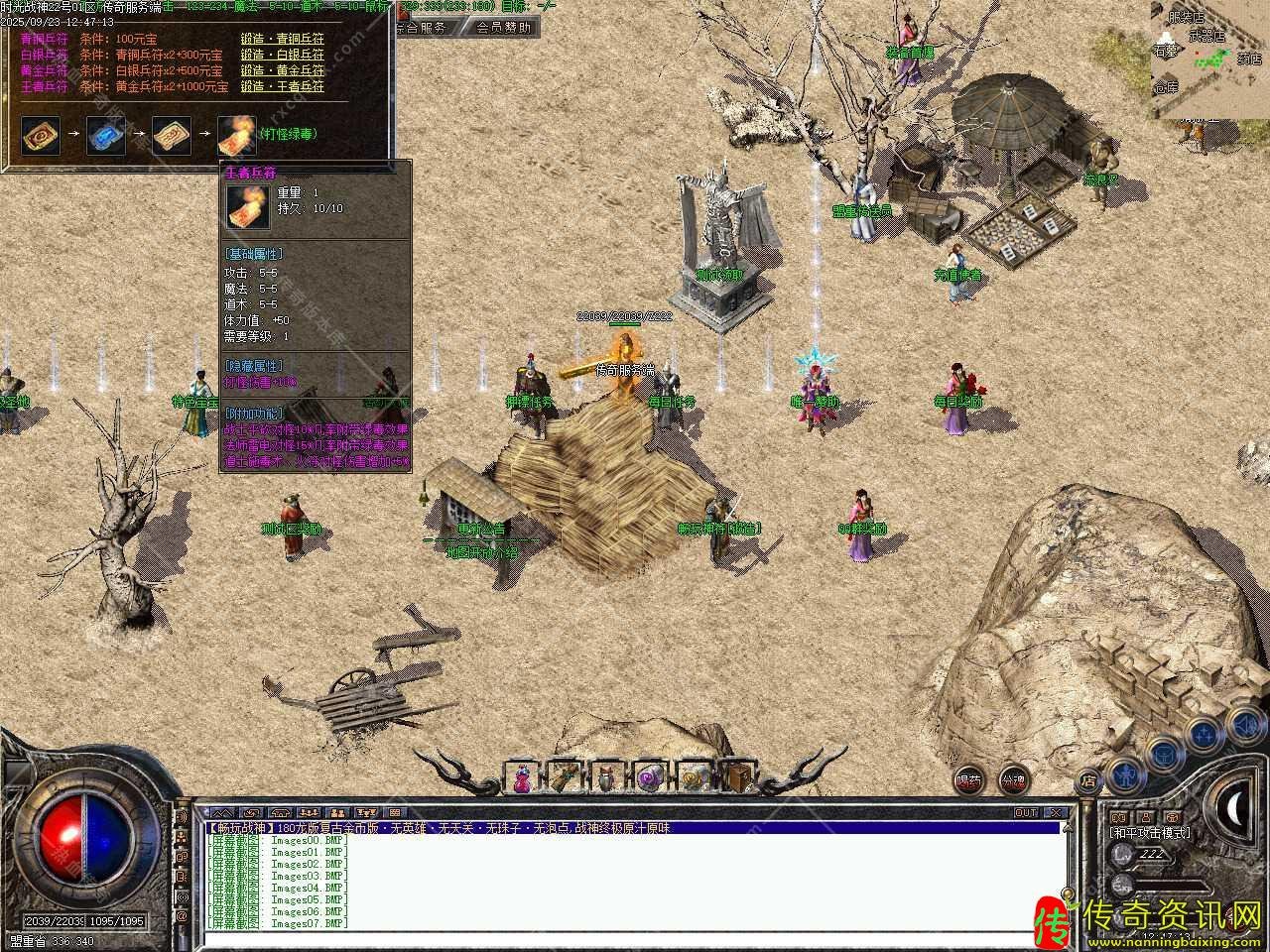Click the 锻造·青铜兵符 forge link
The image size is (1270, 952).
pos(282,39)
